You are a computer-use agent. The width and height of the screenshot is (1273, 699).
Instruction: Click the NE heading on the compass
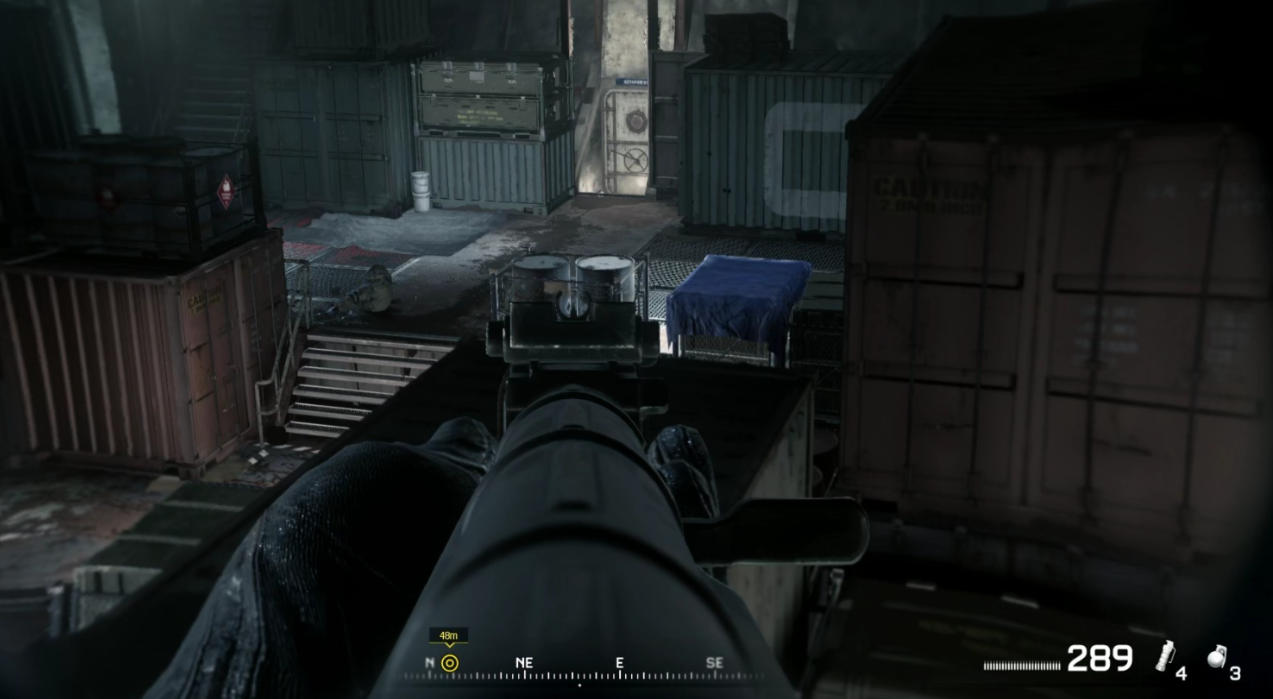pyautogui.click(x=524, y=662)
